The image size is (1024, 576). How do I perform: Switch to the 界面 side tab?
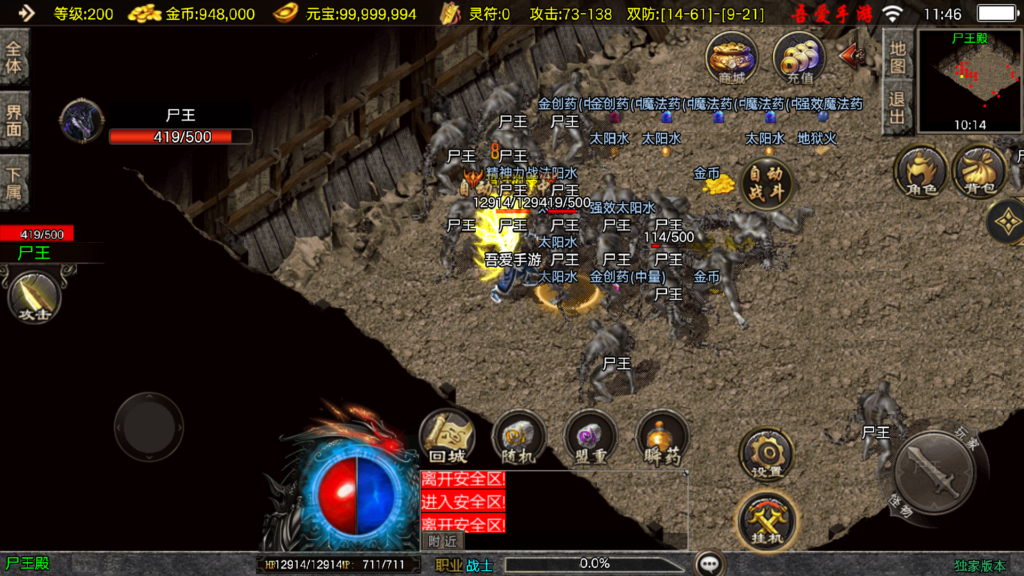click(14, 119)
